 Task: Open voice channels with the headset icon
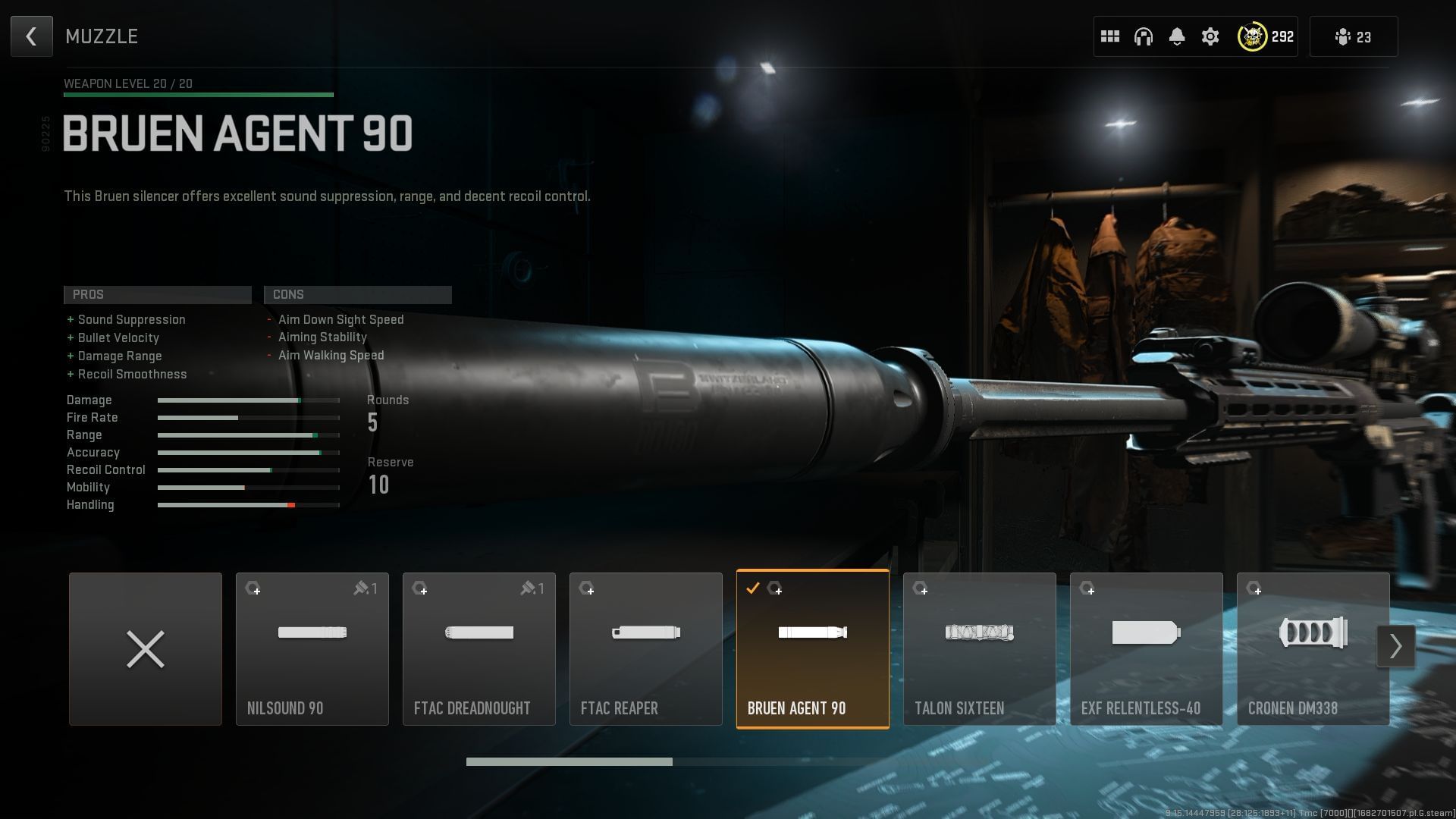(x=1144, y=36)
